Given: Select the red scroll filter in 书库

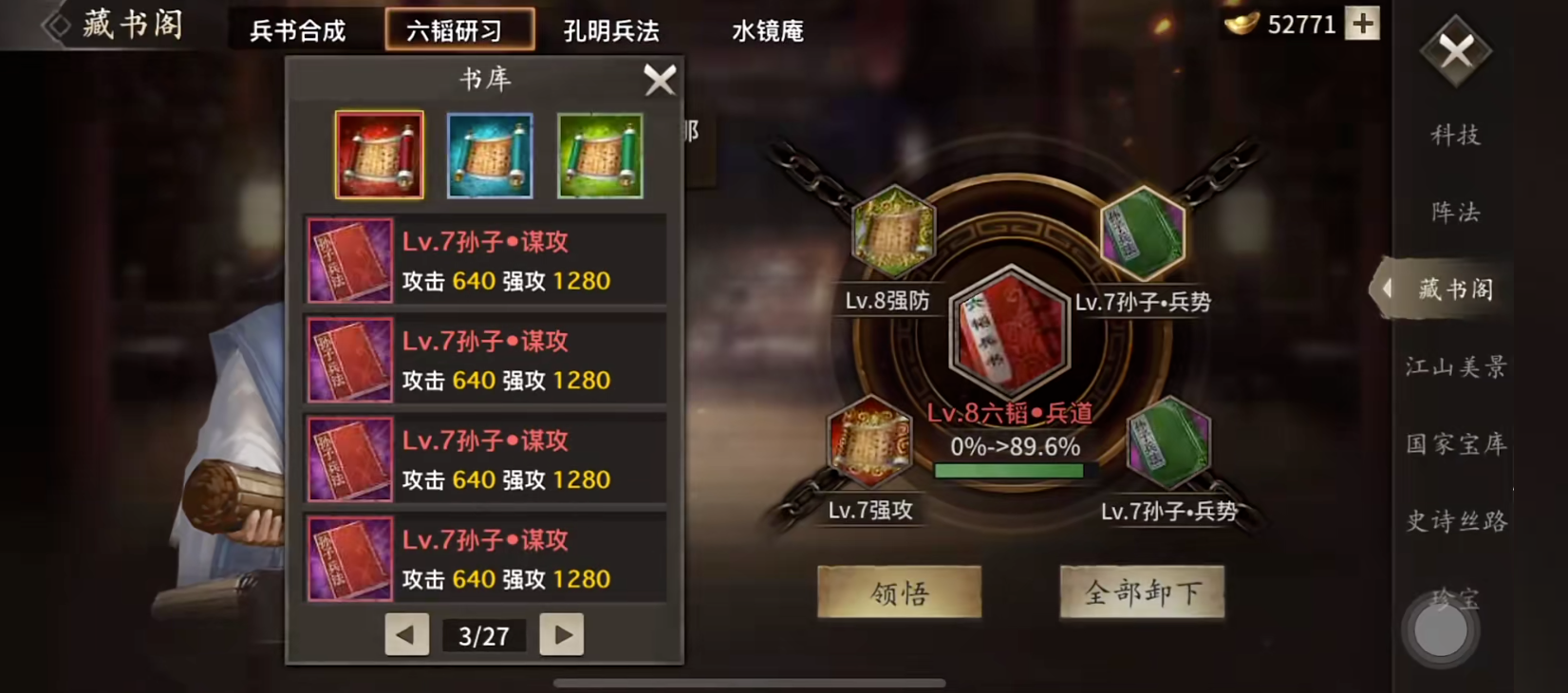Looking at the screenshot, I should pos(379,155).
